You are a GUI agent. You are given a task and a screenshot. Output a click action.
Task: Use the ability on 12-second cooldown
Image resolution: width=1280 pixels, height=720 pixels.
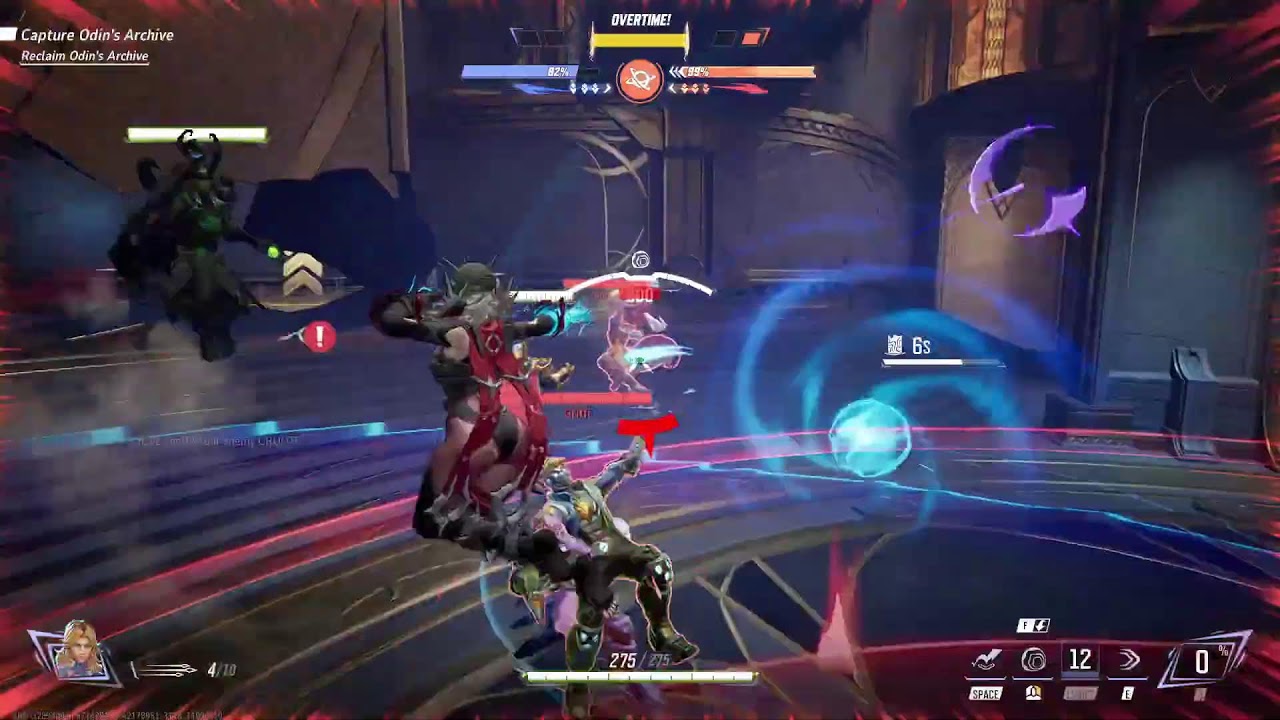tap(1080, 660)
